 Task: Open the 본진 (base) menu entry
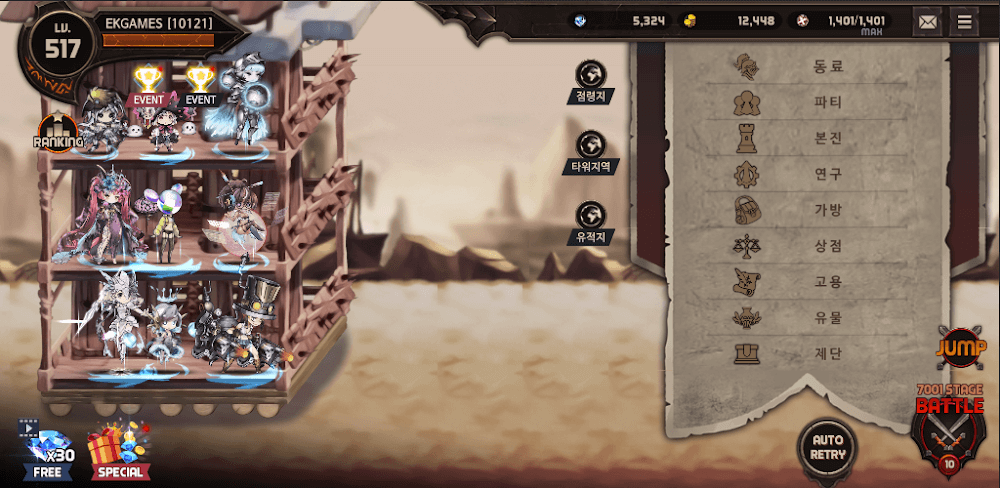click(x=790, y=139)
